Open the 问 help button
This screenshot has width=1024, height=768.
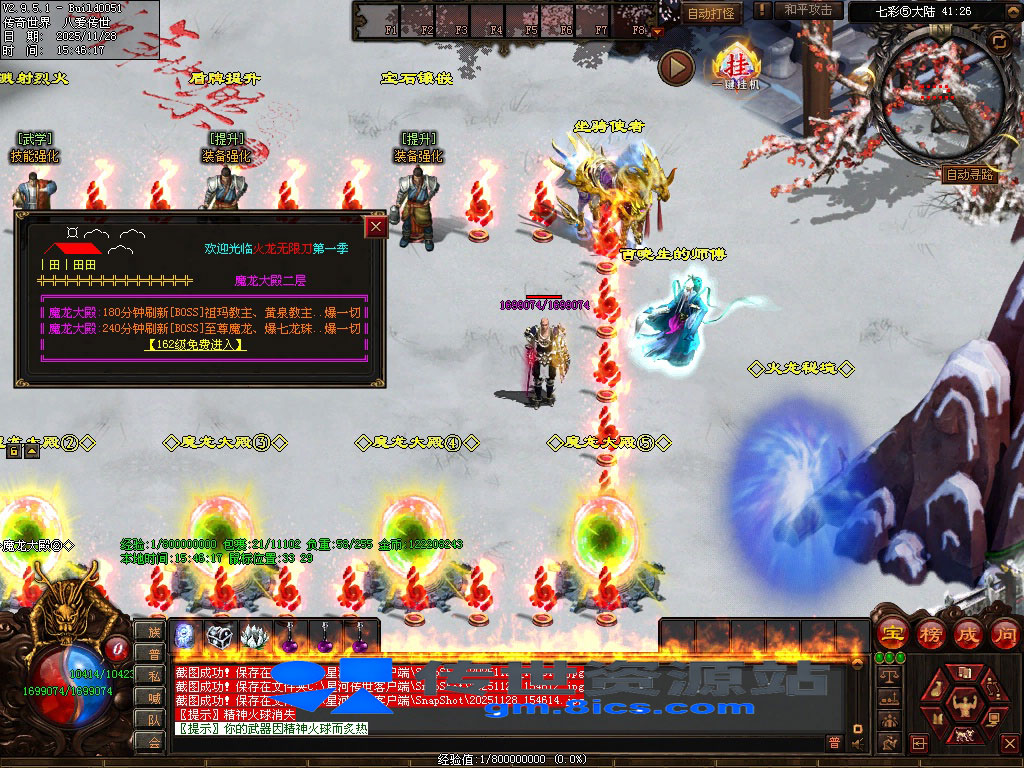[1003, 633]
